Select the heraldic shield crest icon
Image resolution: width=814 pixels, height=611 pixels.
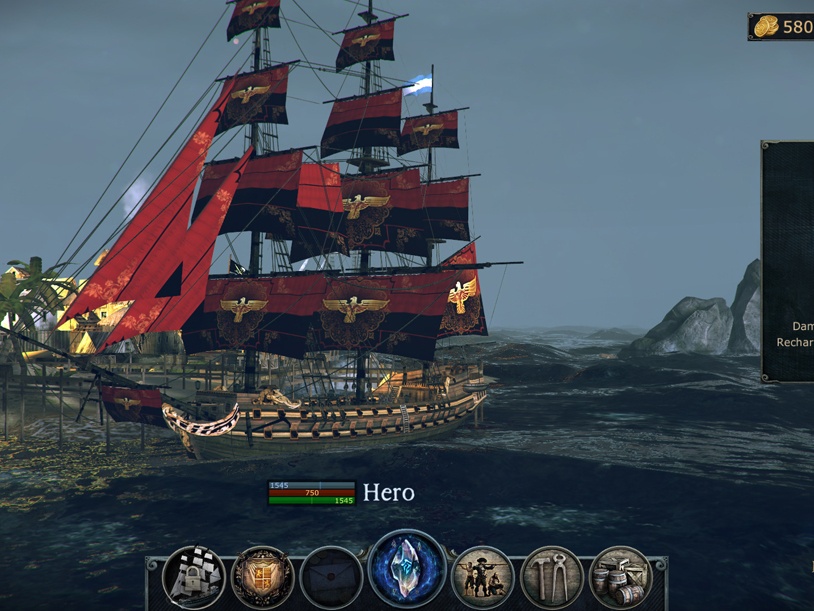click(263, 577)
